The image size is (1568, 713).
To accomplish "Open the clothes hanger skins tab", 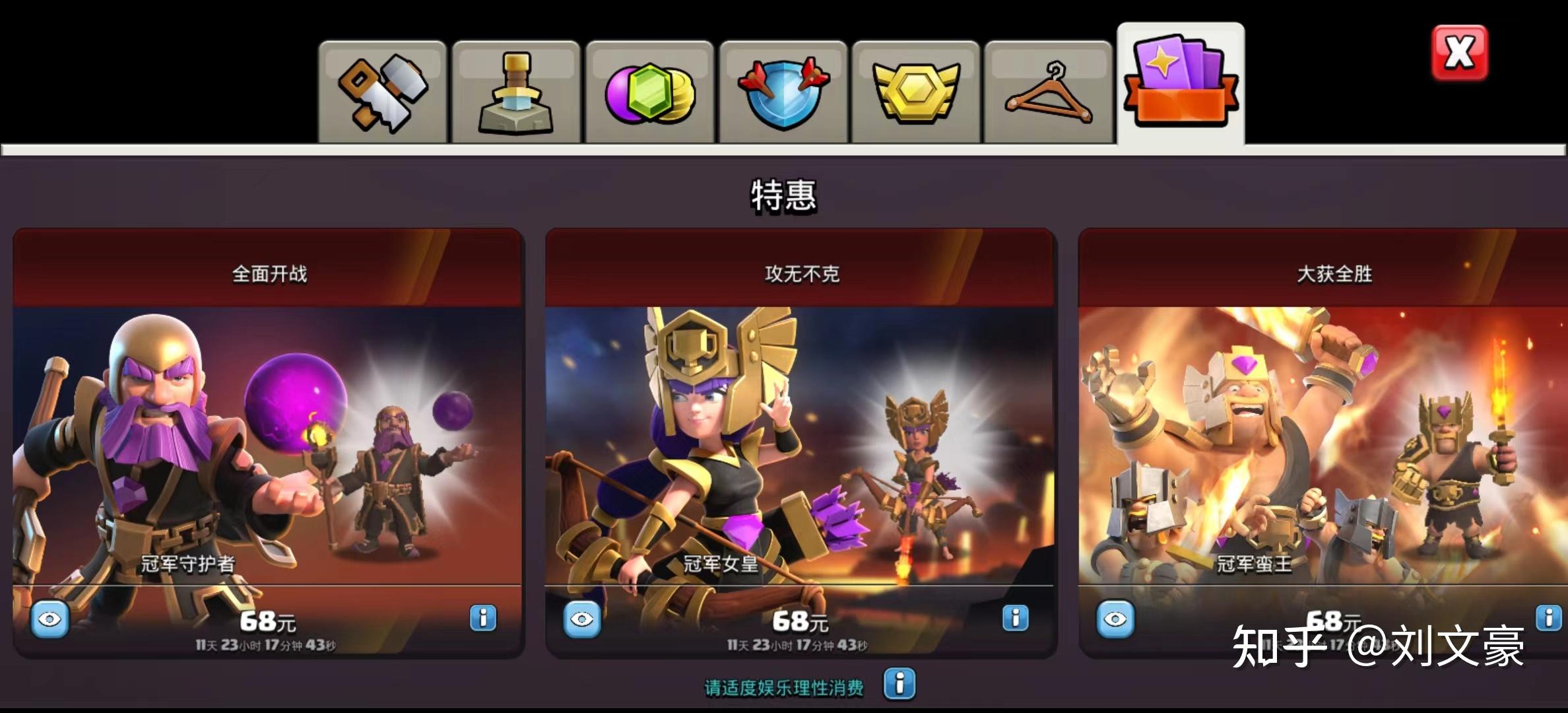I will [1048, 92].
